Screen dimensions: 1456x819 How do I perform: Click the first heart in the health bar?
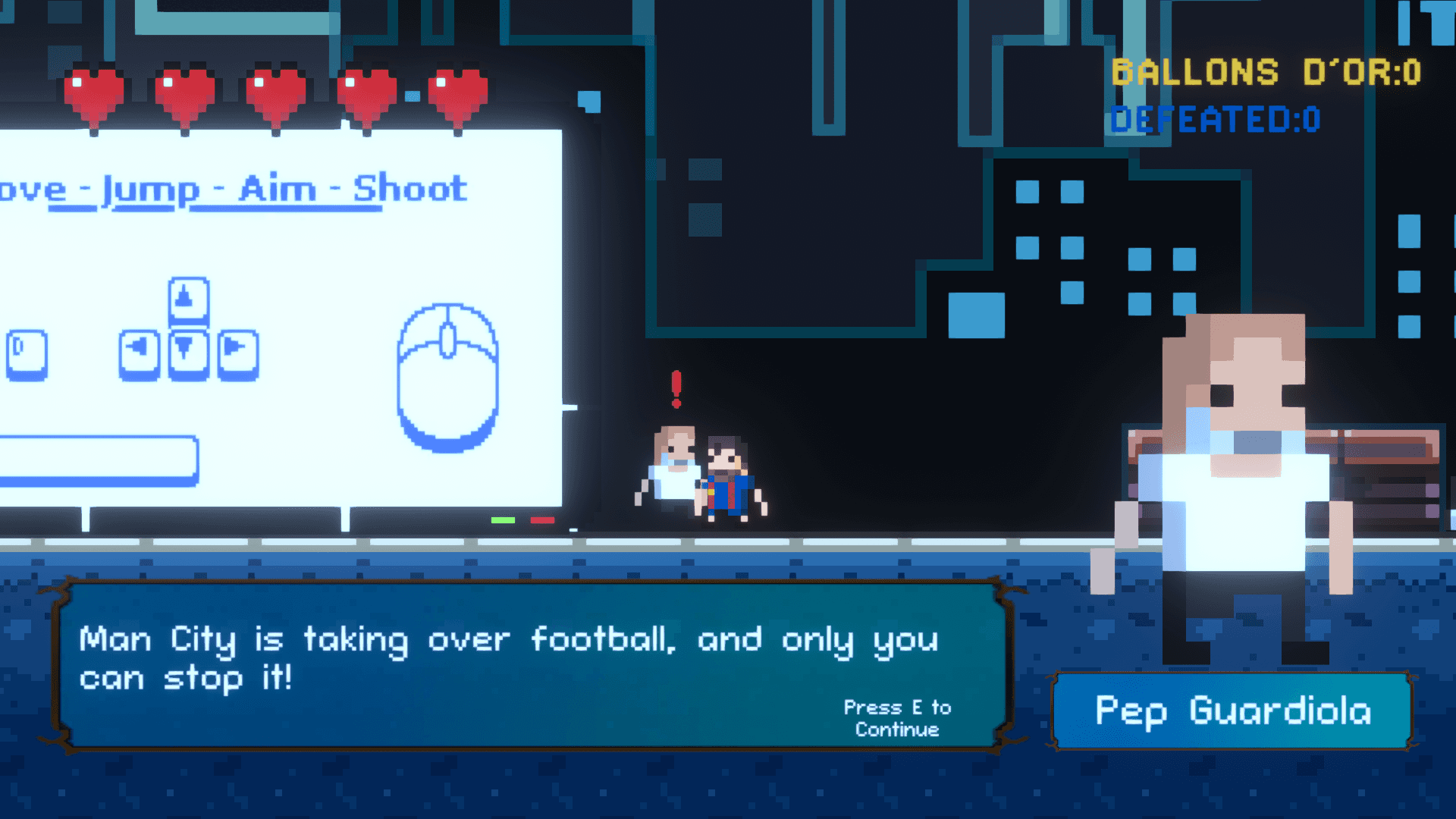pos(94,91)
